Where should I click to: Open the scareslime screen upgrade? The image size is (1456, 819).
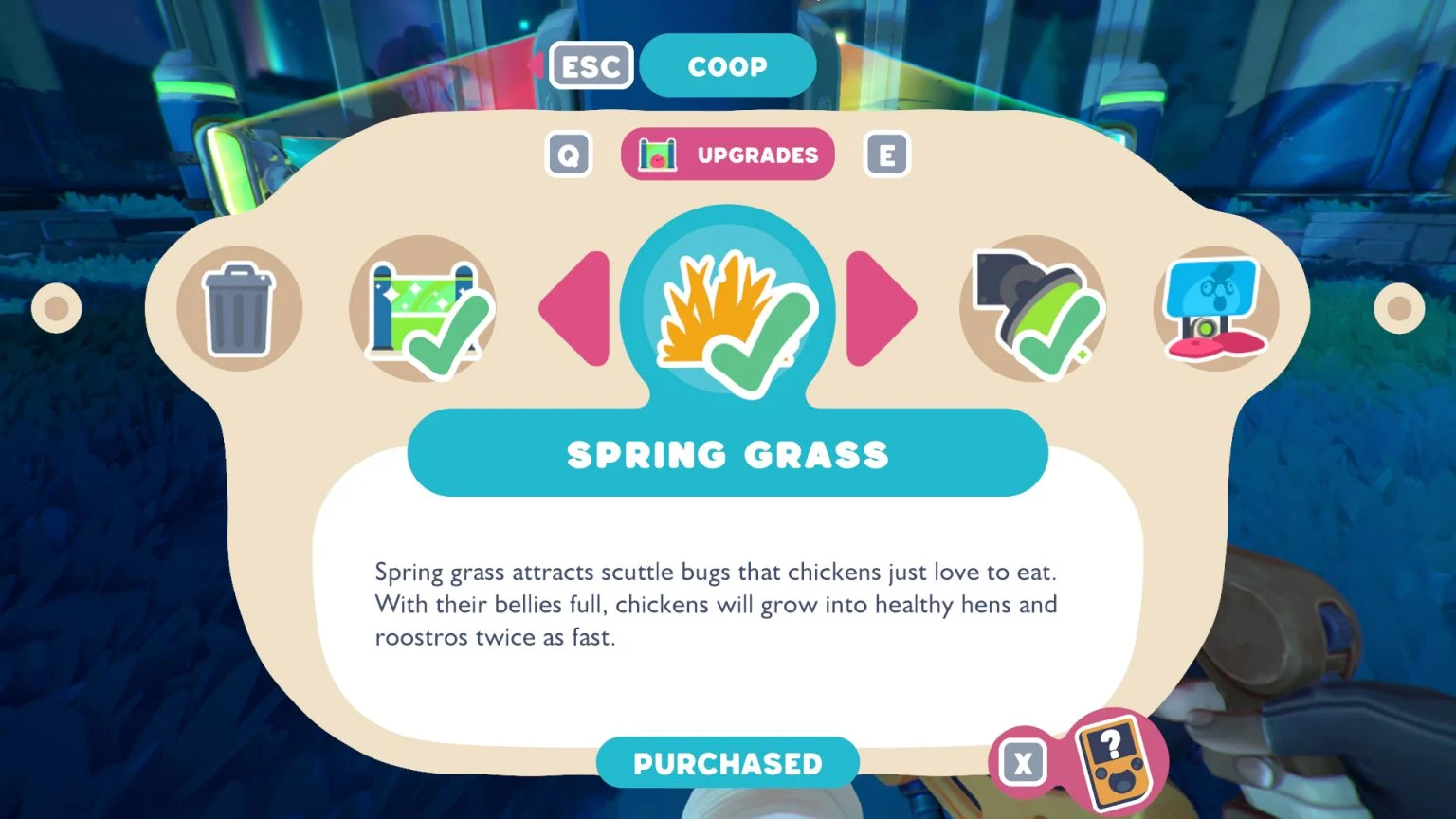pyautogui.click(x=1213, y=307)
